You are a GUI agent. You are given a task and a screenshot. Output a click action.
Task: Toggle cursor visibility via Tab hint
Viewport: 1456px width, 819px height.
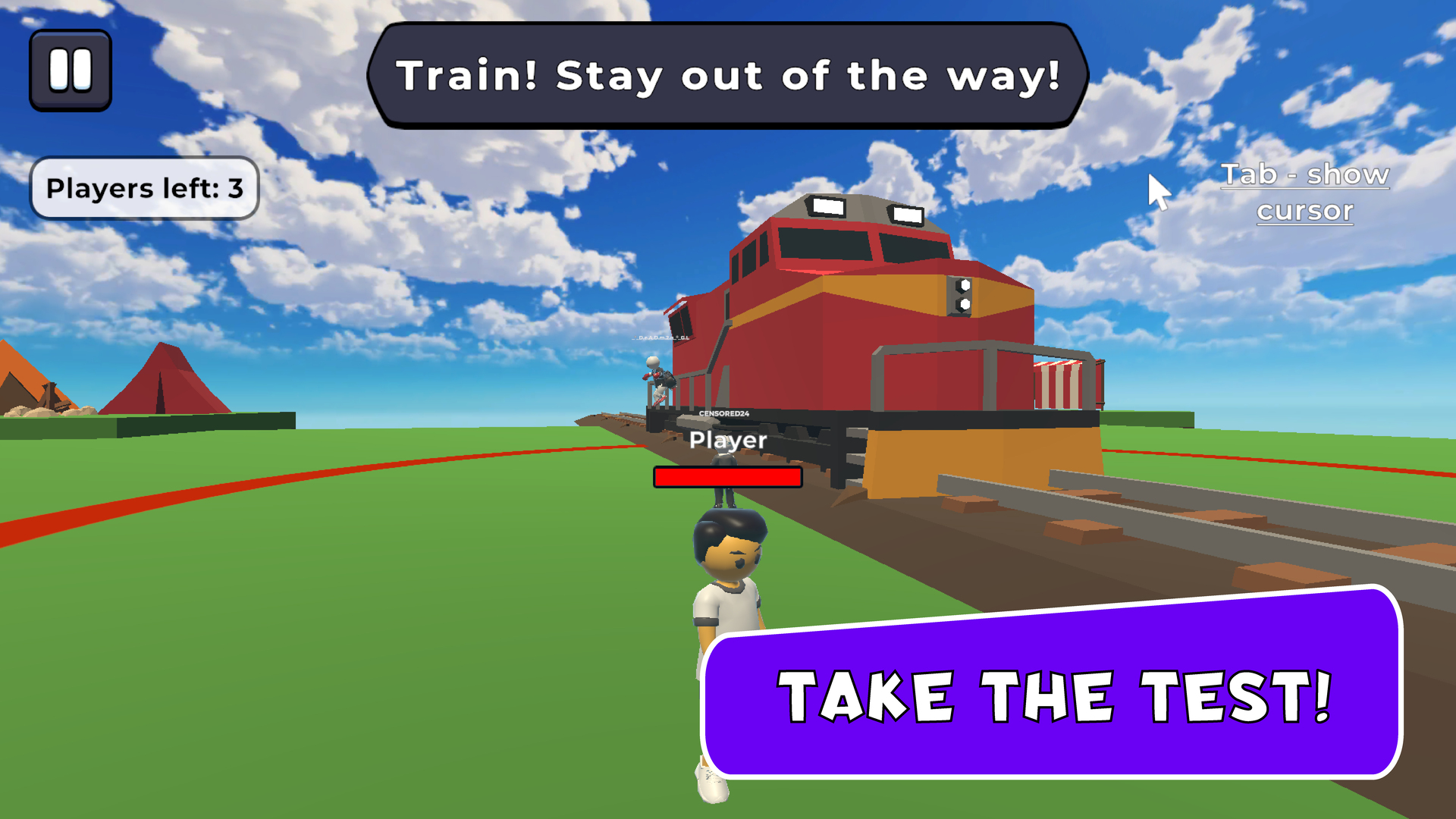[x=1304, y=192]
